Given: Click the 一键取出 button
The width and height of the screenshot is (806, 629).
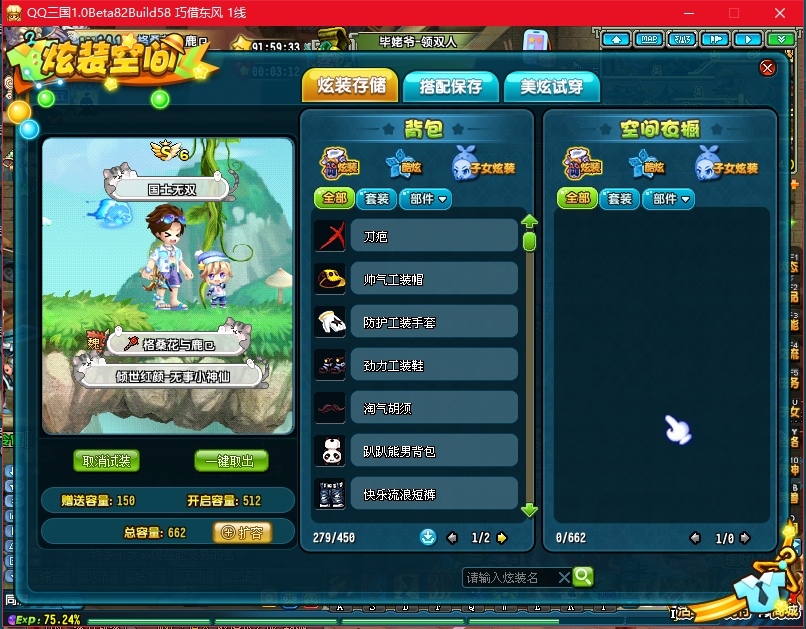Looking at the screenshot, I should tap(231, 461).
